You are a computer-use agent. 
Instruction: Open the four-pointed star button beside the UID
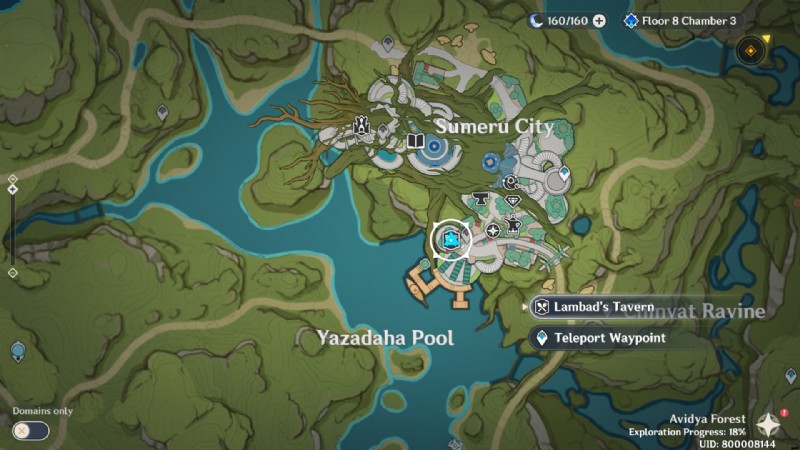pyautogui.click(x=768, y=424)
